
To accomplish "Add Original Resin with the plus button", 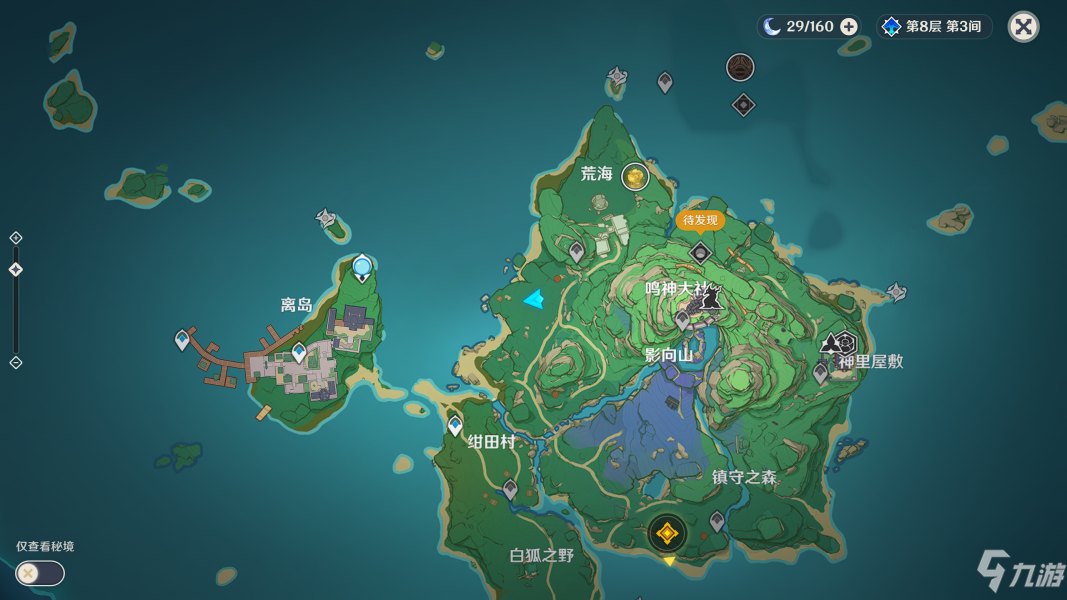I will click(849, 27).
